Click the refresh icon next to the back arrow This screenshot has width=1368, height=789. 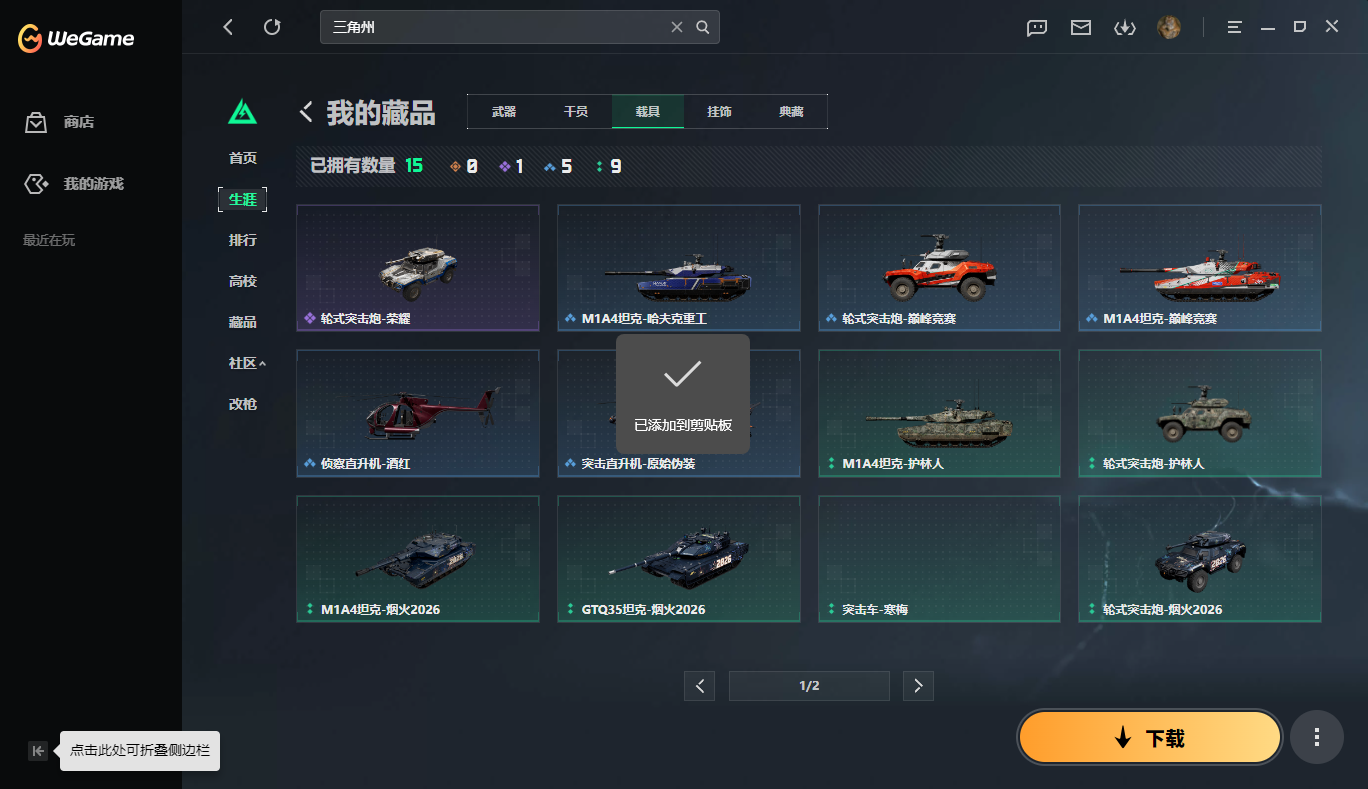point(272,27)
